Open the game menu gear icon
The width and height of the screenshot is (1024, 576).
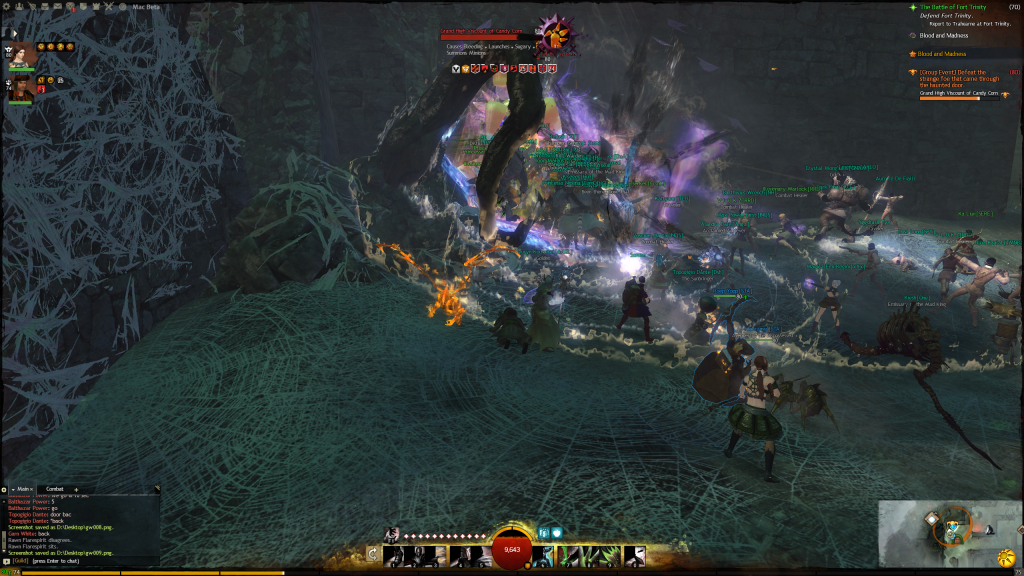click(x=5, y=4)
